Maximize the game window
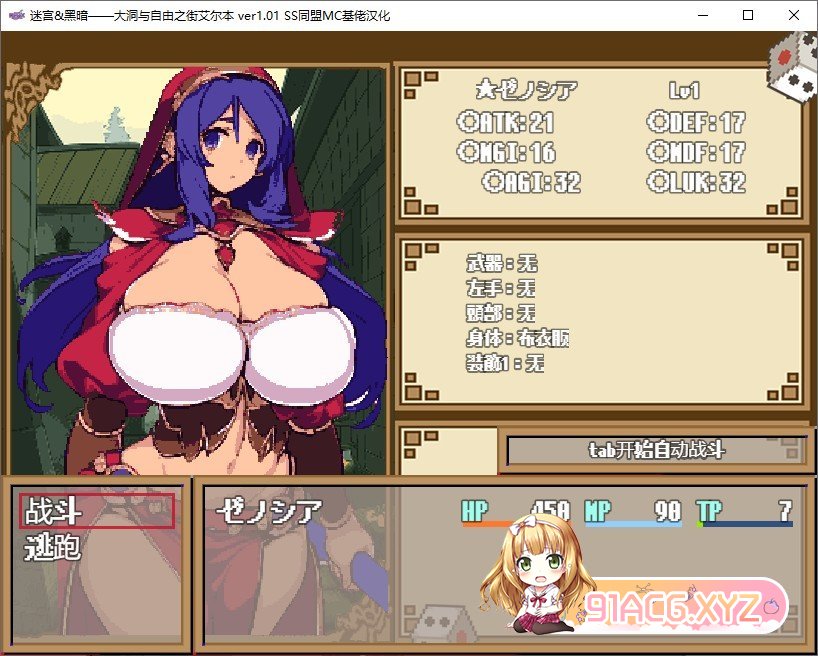 748,15
